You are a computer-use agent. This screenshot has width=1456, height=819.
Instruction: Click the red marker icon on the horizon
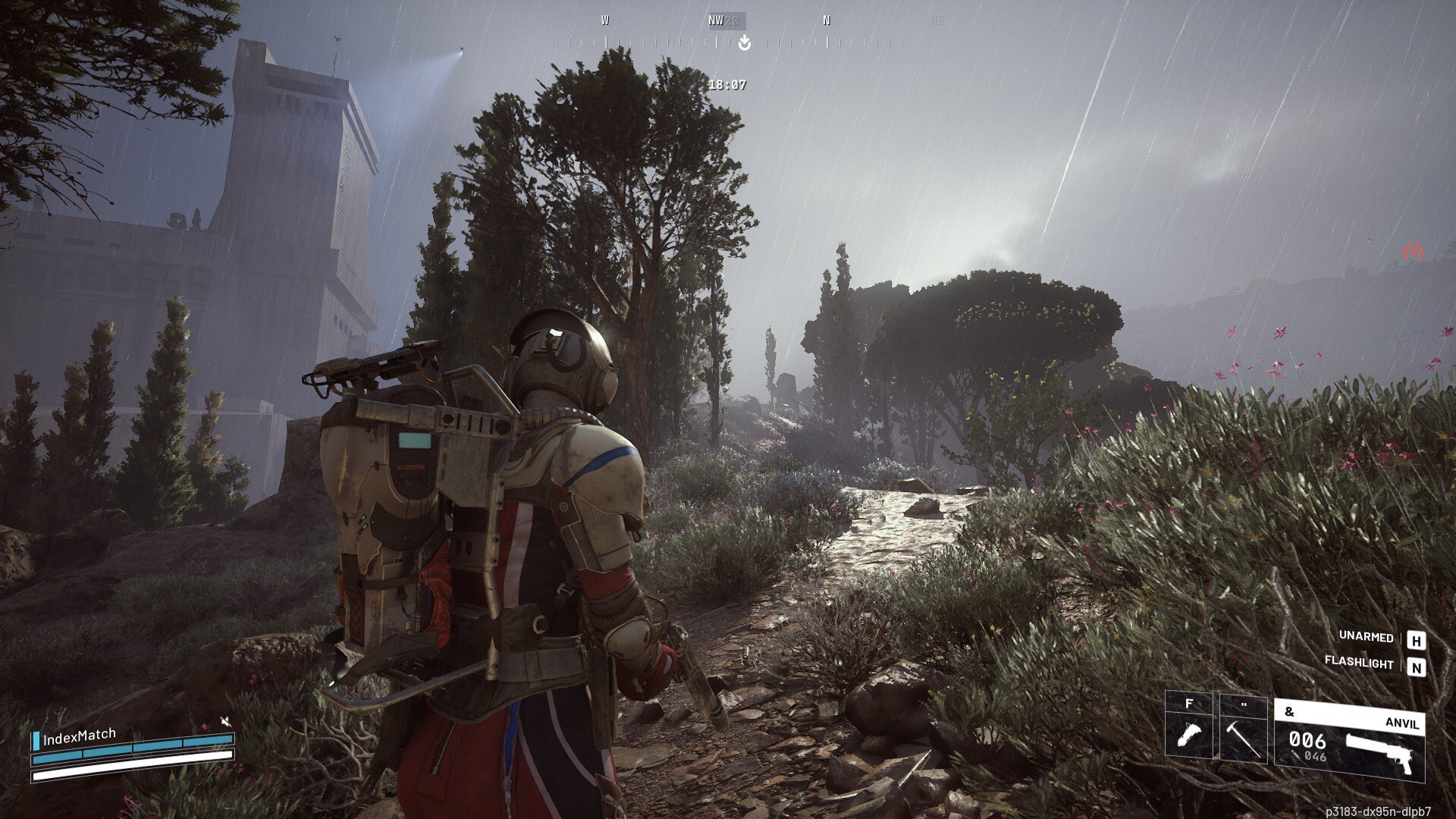[x=1413, y=253]
